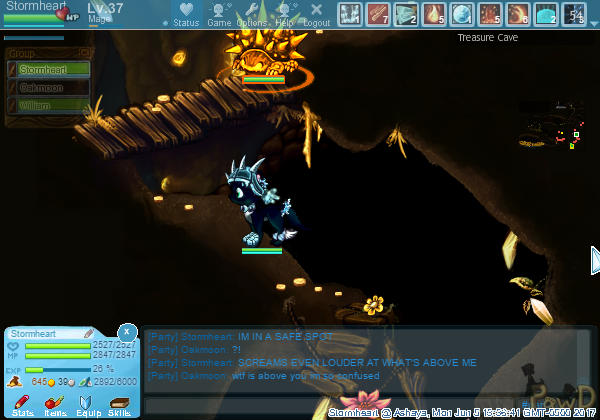Open the Equip panel
The height and width of the screenshot is (420, 600).
(x=88, y=404)
